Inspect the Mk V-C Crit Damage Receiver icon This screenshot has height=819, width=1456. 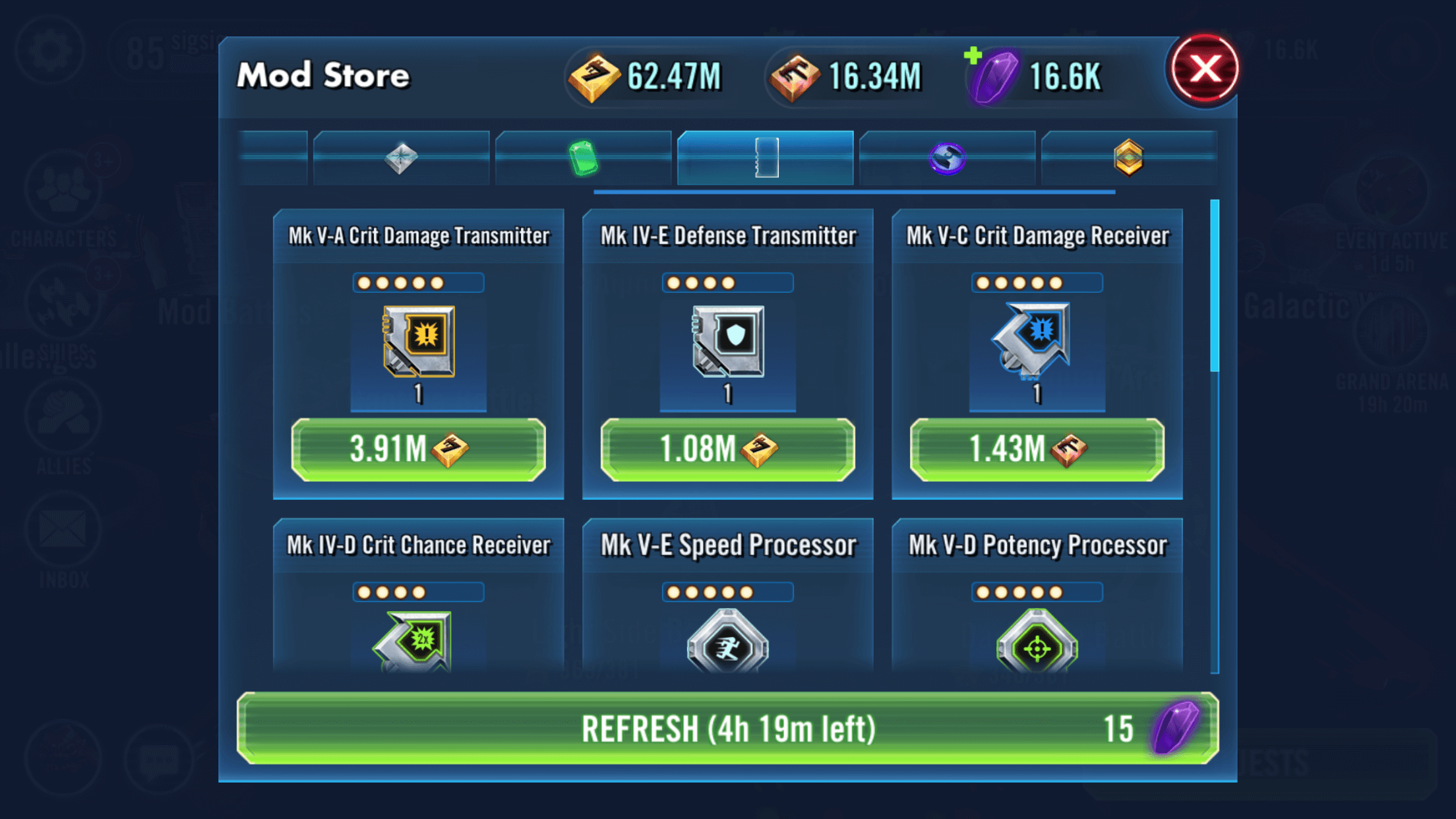1037,341
